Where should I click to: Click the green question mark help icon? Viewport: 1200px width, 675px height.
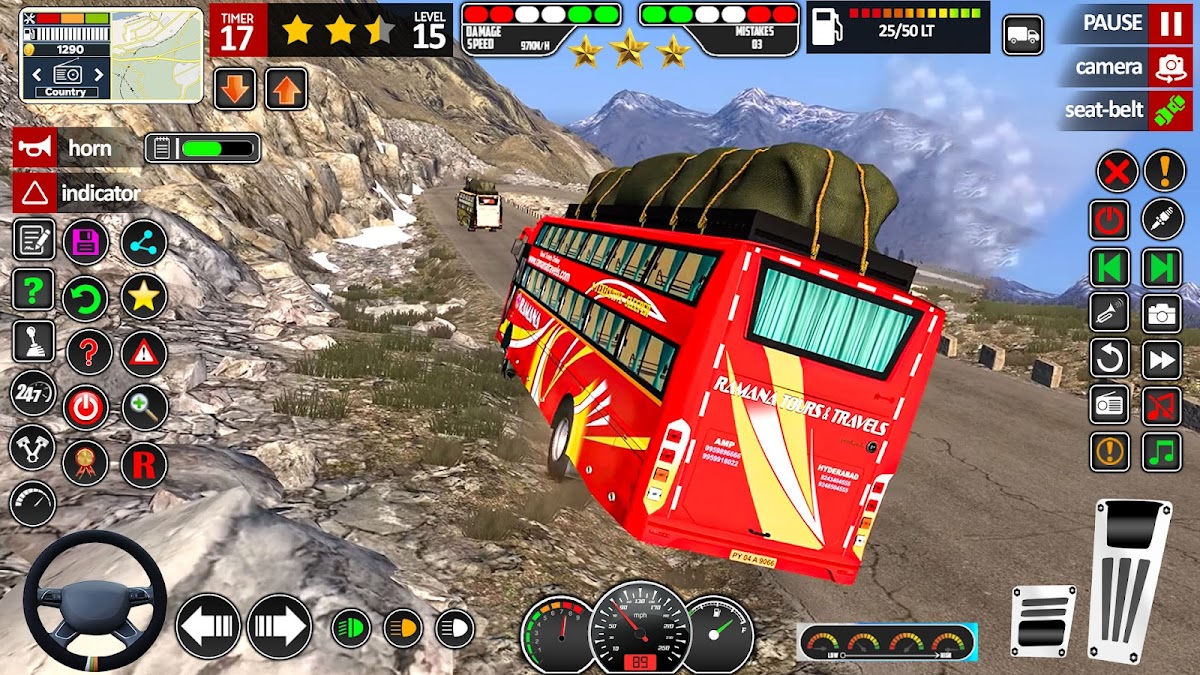[33, 291]
